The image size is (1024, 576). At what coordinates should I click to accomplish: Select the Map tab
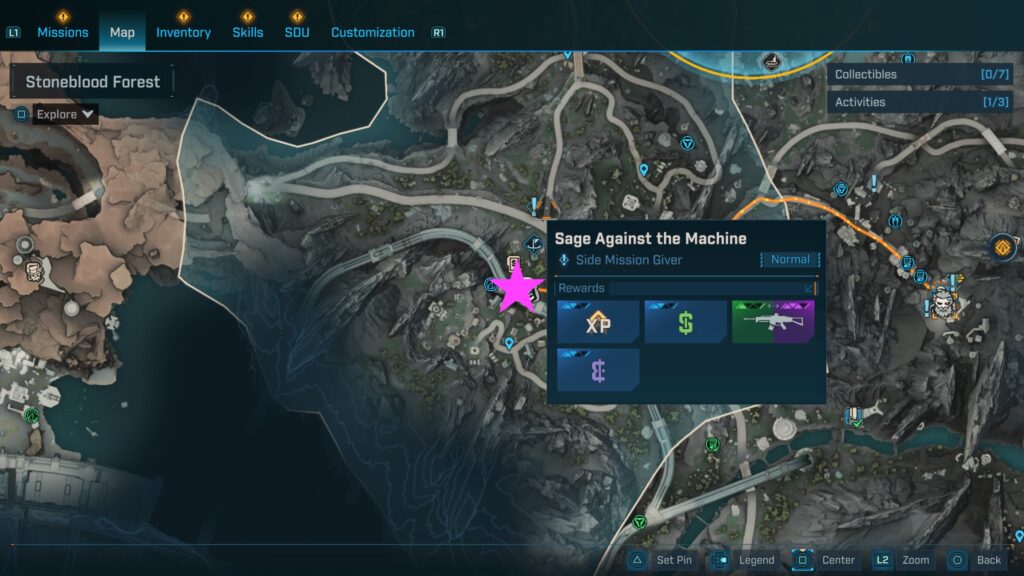pyautogui.click(x=122, y=32)
